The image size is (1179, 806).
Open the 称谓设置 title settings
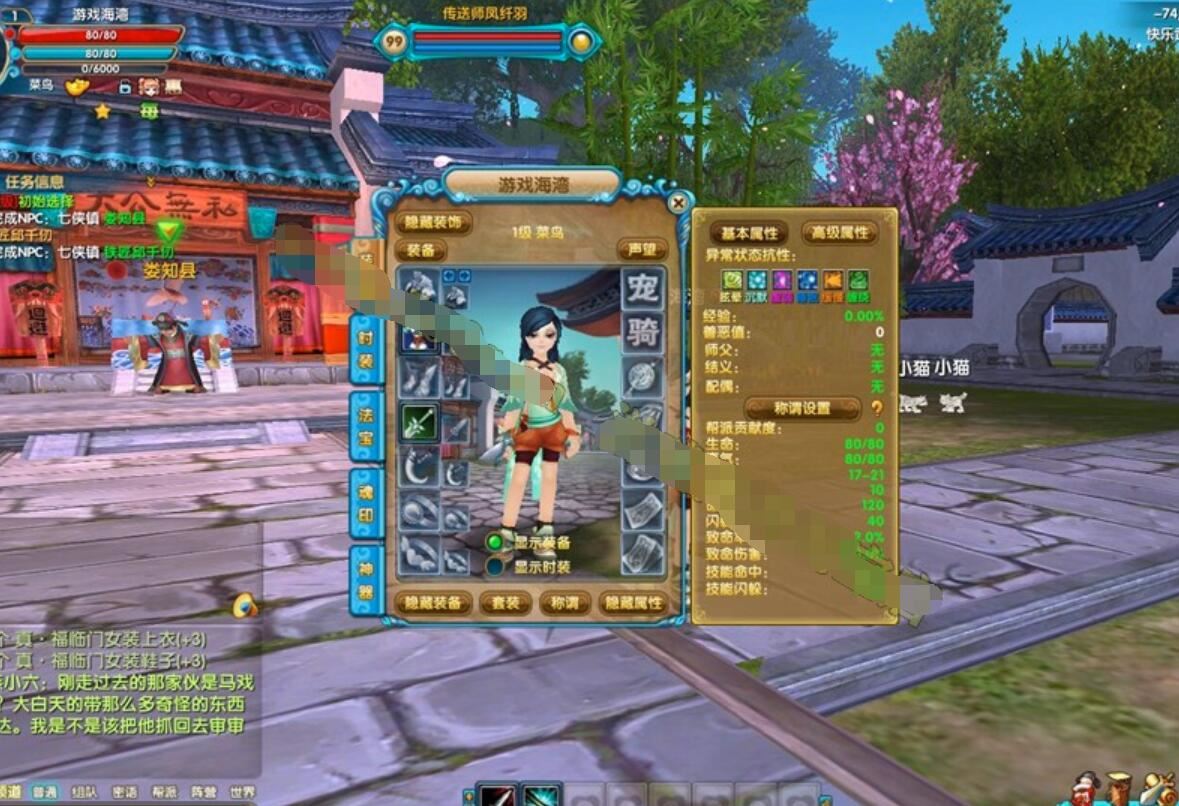click(x=802, y=408)
